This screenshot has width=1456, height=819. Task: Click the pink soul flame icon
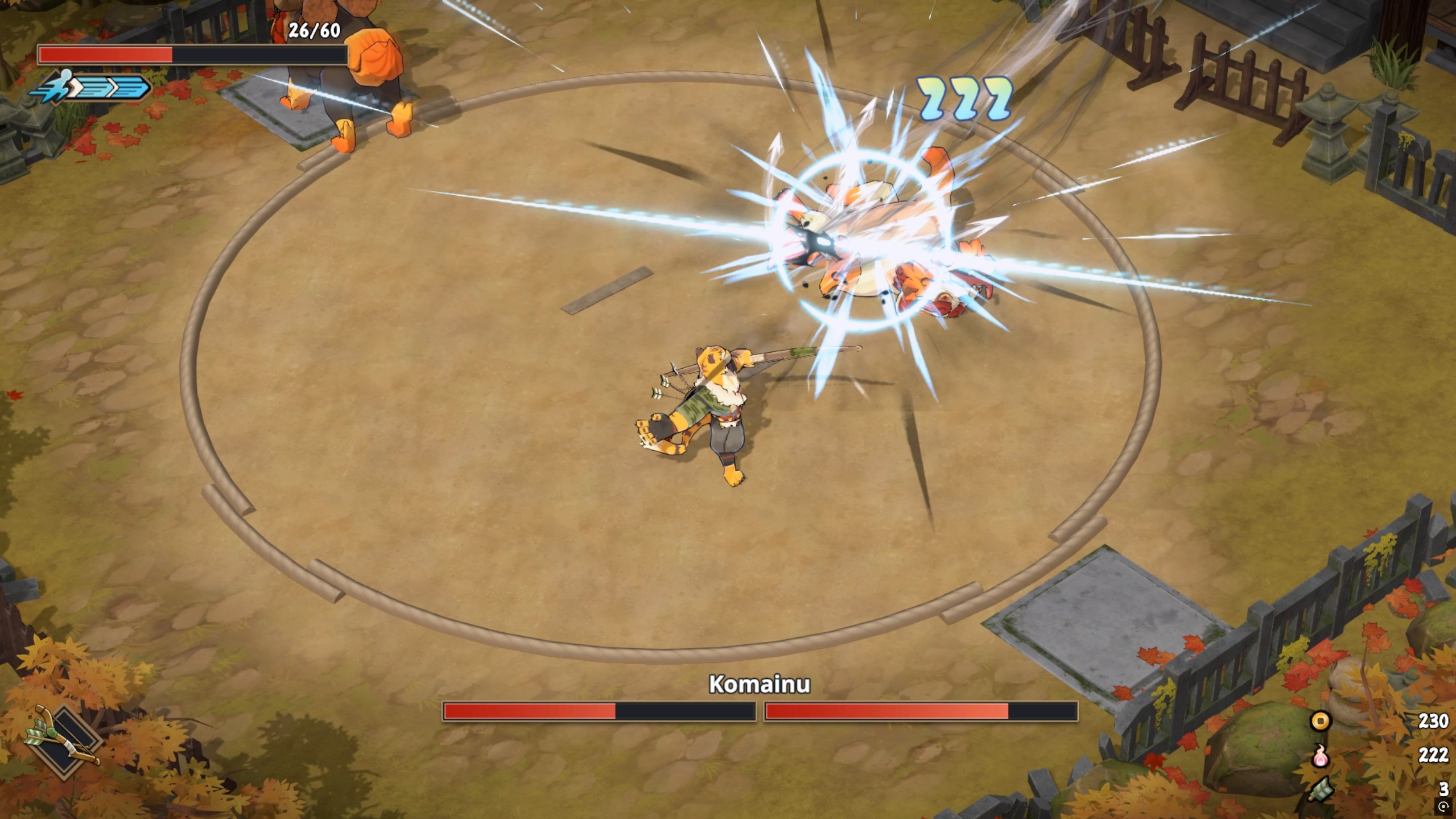click(x=1321, y=755)
